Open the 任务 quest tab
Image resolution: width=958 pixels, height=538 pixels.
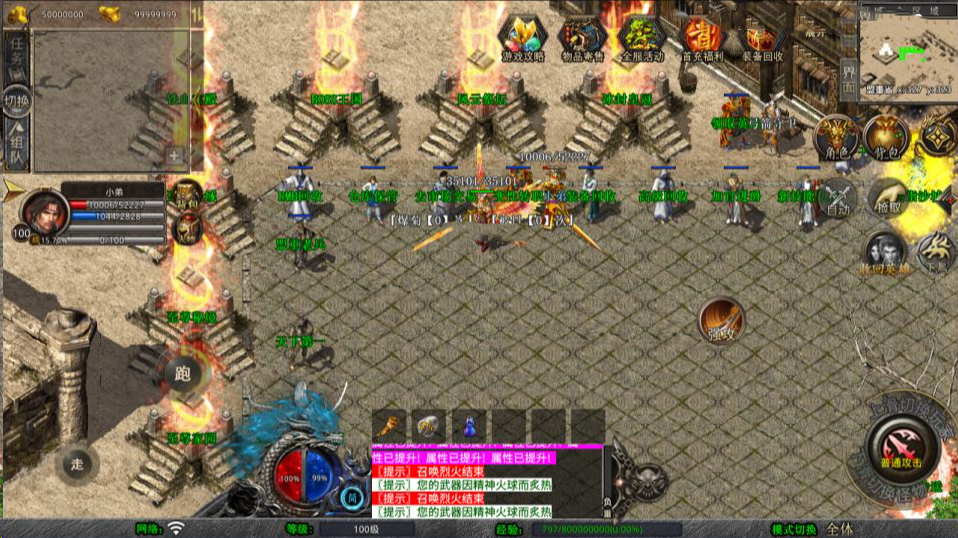tap(17, 52)
